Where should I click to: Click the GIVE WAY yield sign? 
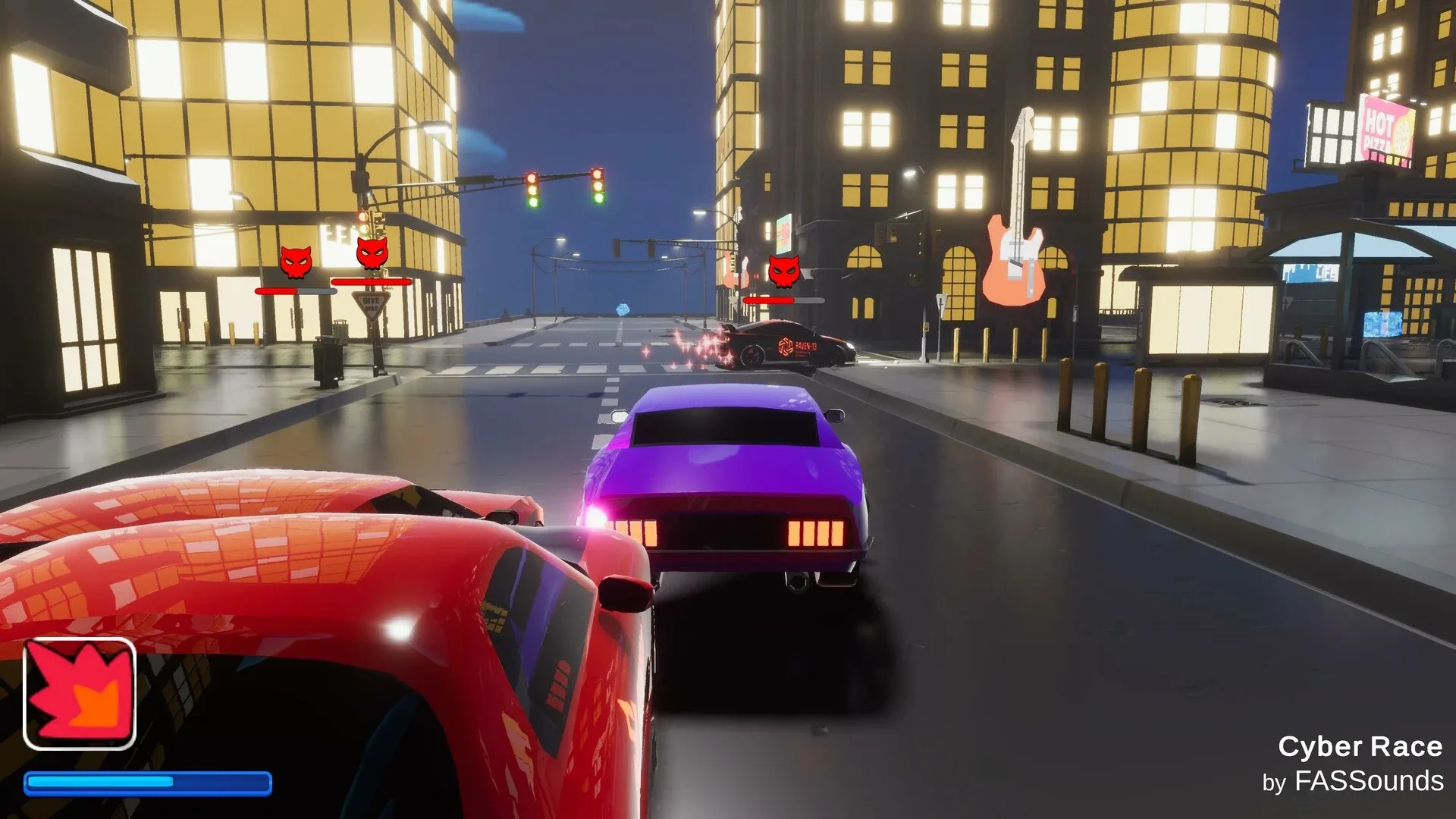(371, 303)
